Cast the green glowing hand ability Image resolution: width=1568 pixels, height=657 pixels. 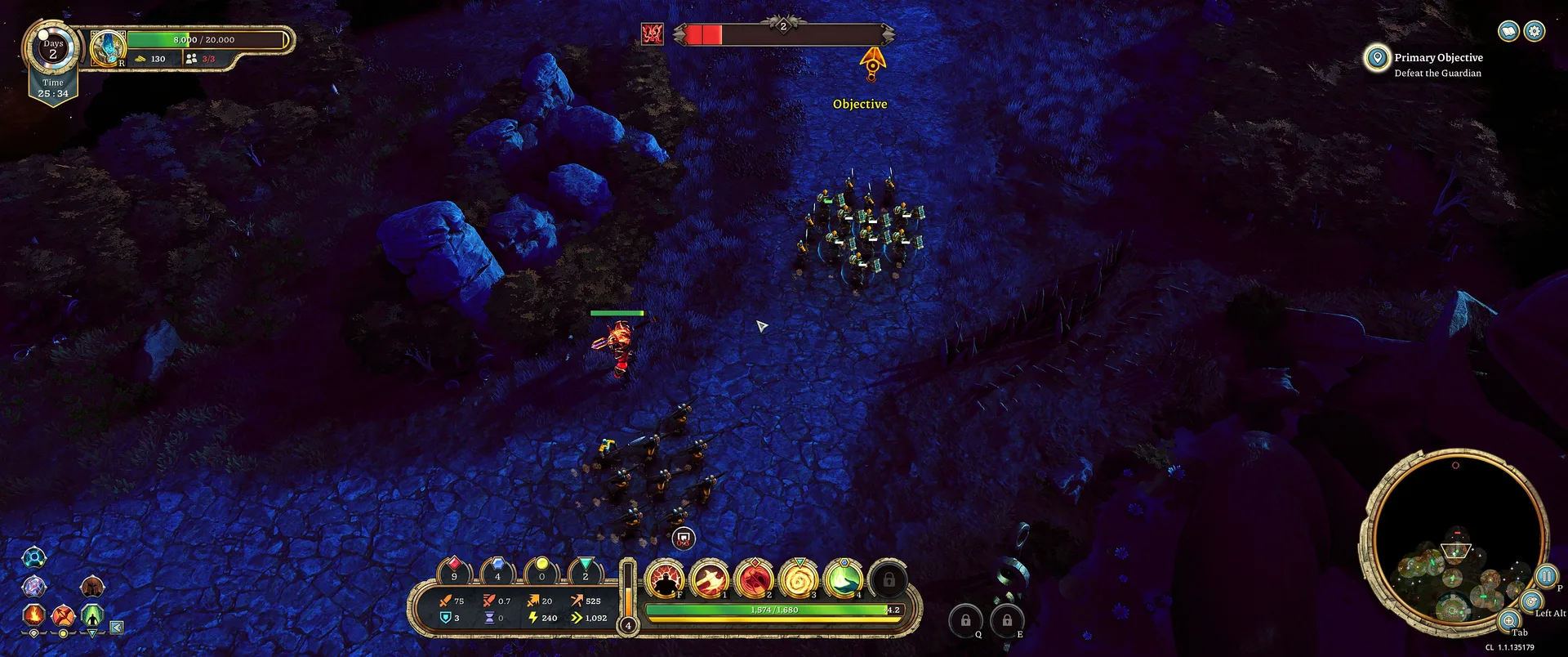pyautogui.click(x=844, y=579)
